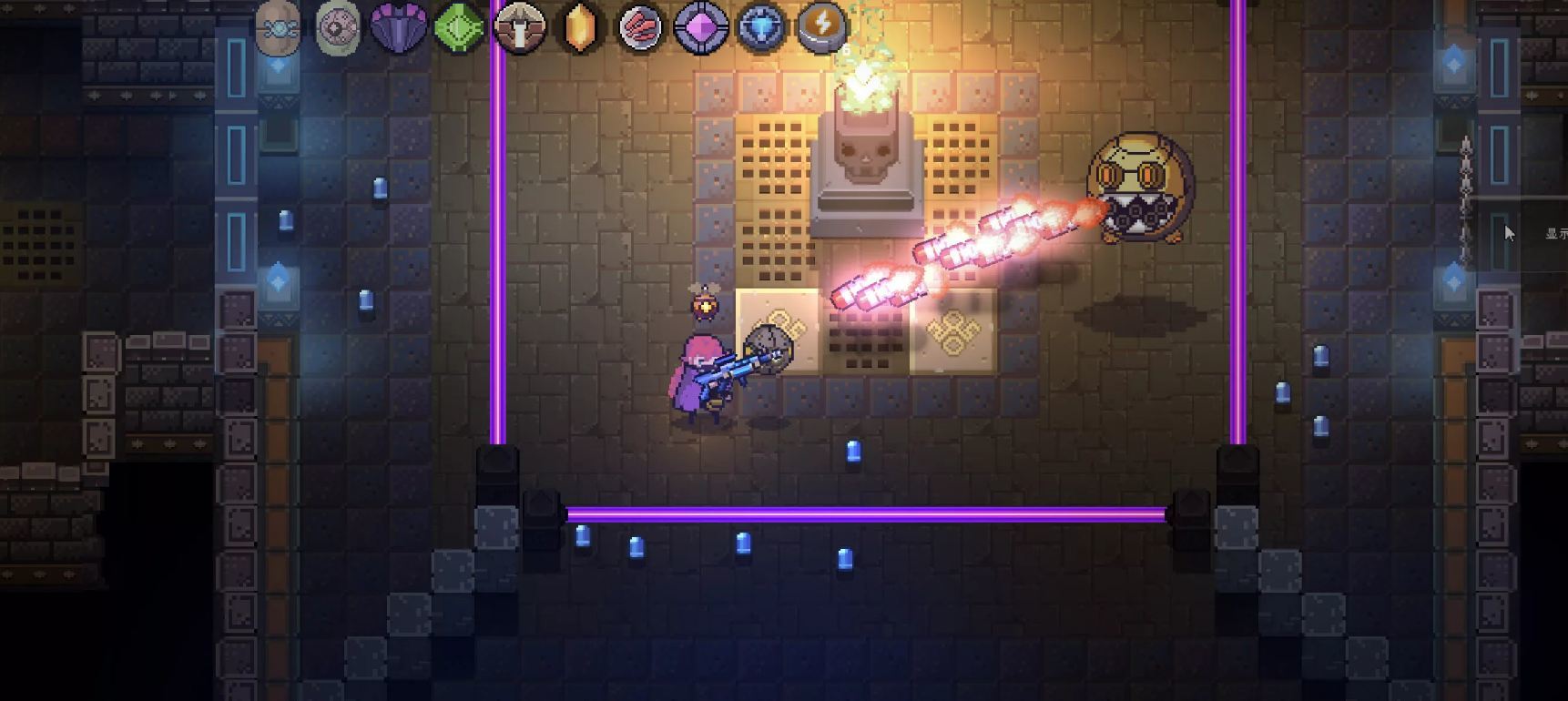Select the blue diamond medallion relic icon
1568x701 pixels.
point(762,27)
